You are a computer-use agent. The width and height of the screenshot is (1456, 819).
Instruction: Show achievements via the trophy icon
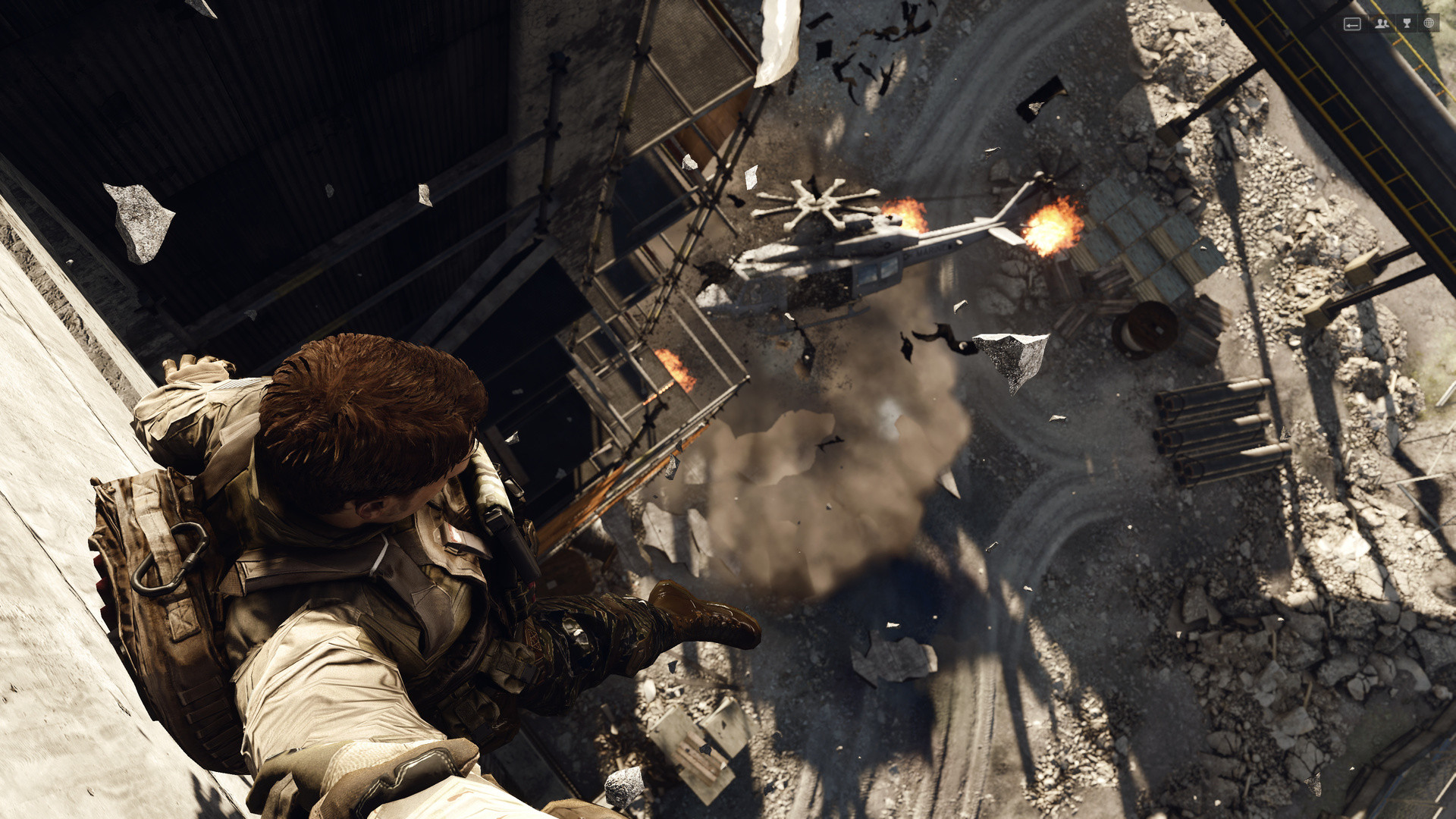(1407, 24)
